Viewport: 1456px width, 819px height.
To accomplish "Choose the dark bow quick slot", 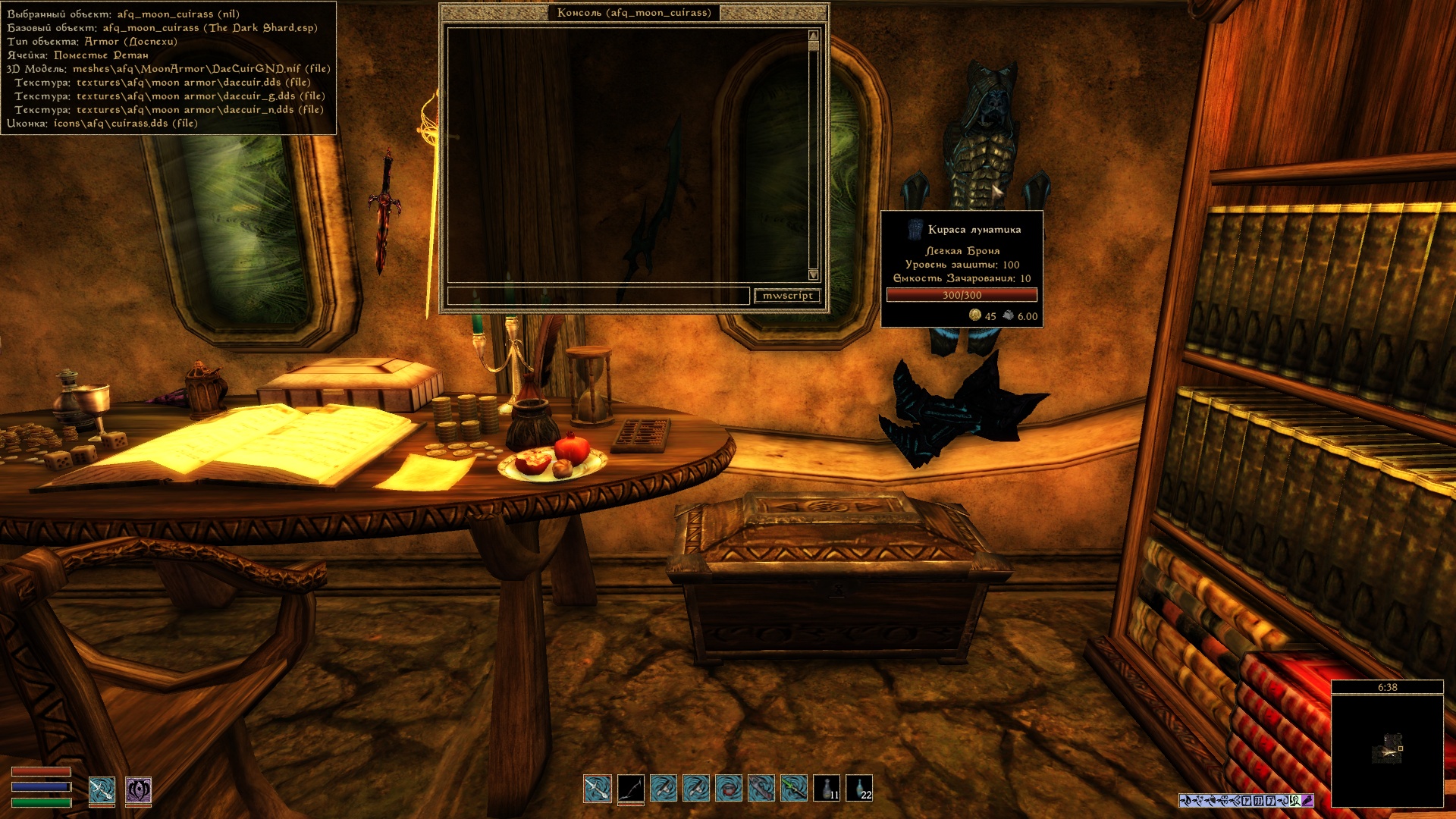I will point(631,789).
